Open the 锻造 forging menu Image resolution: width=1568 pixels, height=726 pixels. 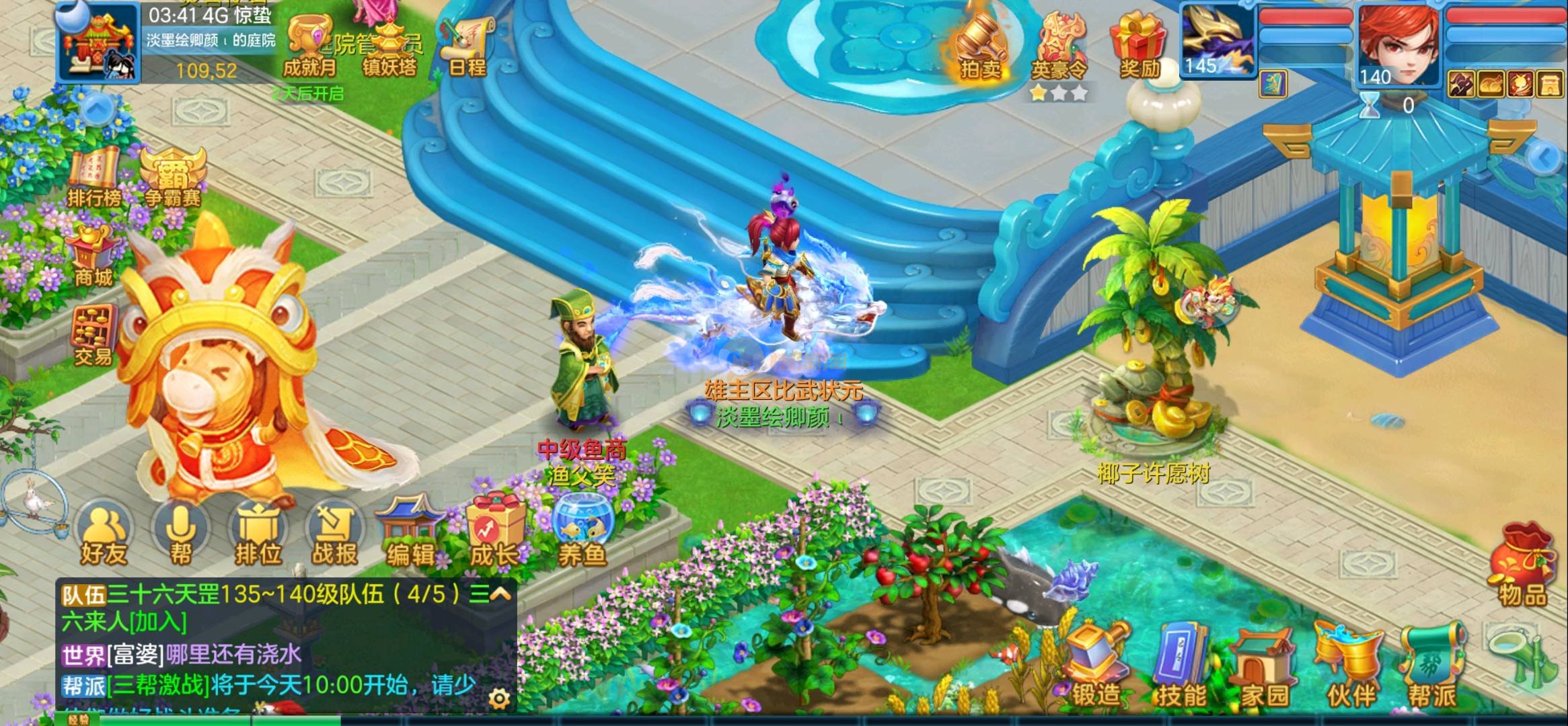click(1096, 667)
